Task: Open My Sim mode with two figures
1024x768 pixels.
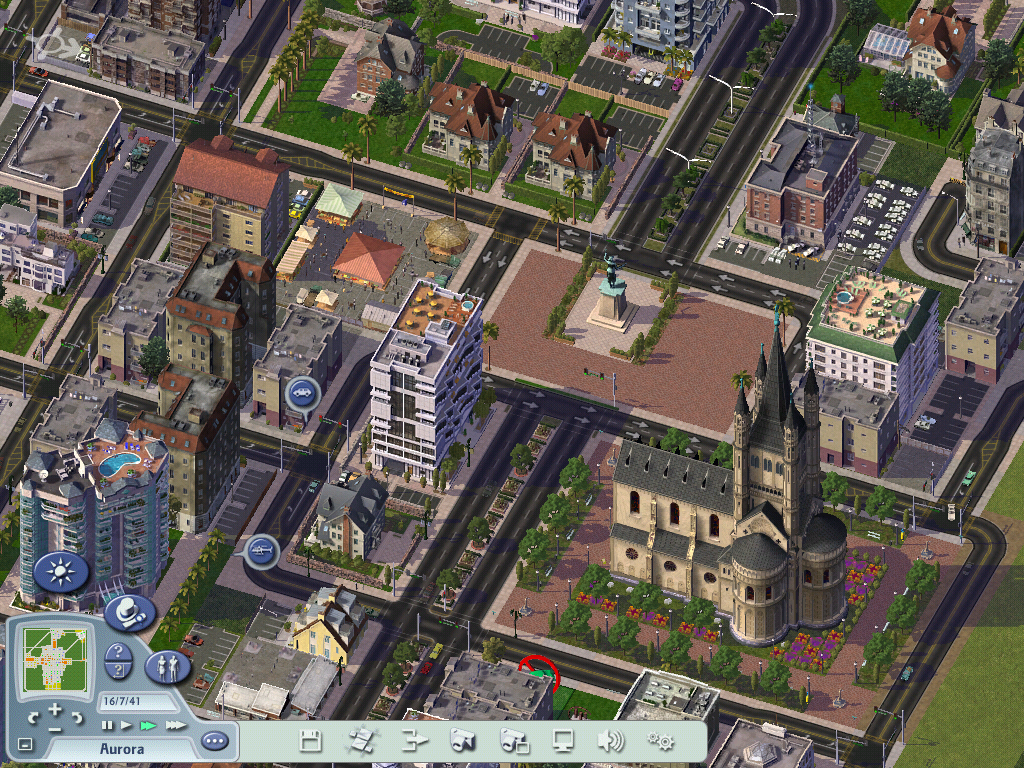Action: click(x=167, y=665)
